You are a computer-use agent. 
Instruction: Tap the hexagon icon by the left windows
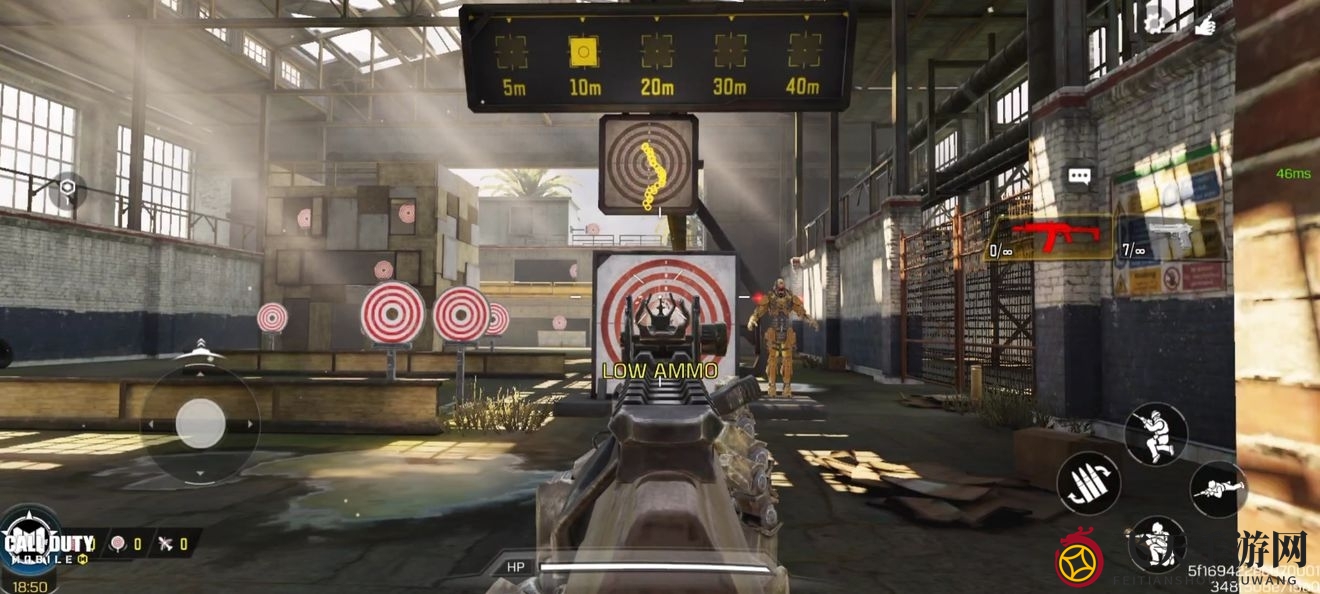tap(67, 187)
